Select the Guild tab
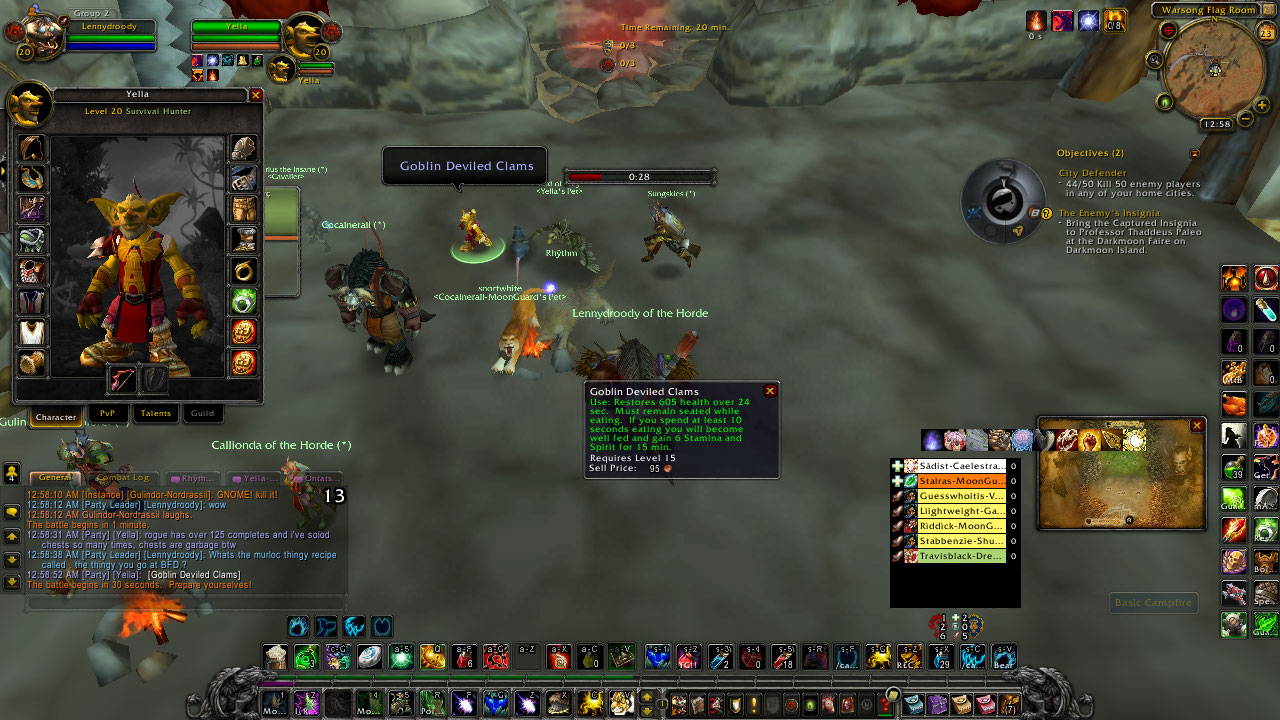 202,413
